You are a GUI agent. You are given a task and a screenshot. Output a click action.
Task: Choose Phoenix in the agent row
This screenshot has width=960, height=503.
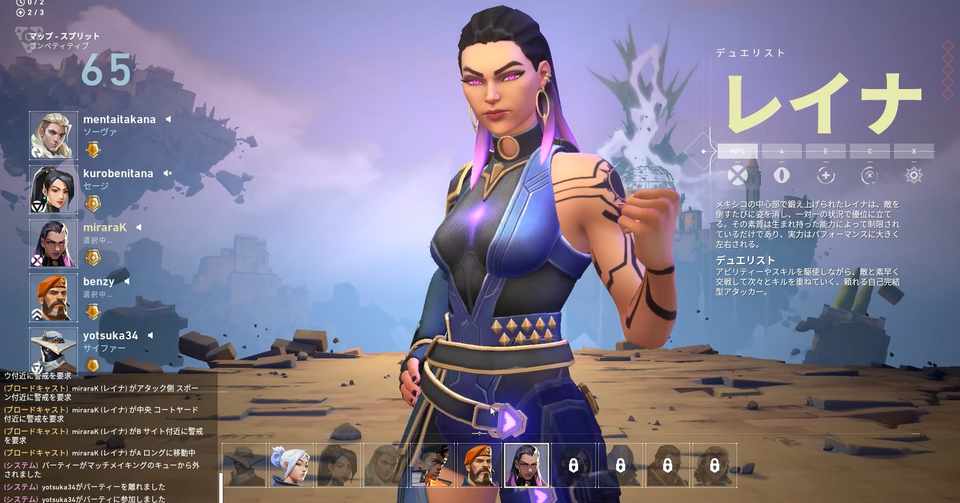[432, 465]
